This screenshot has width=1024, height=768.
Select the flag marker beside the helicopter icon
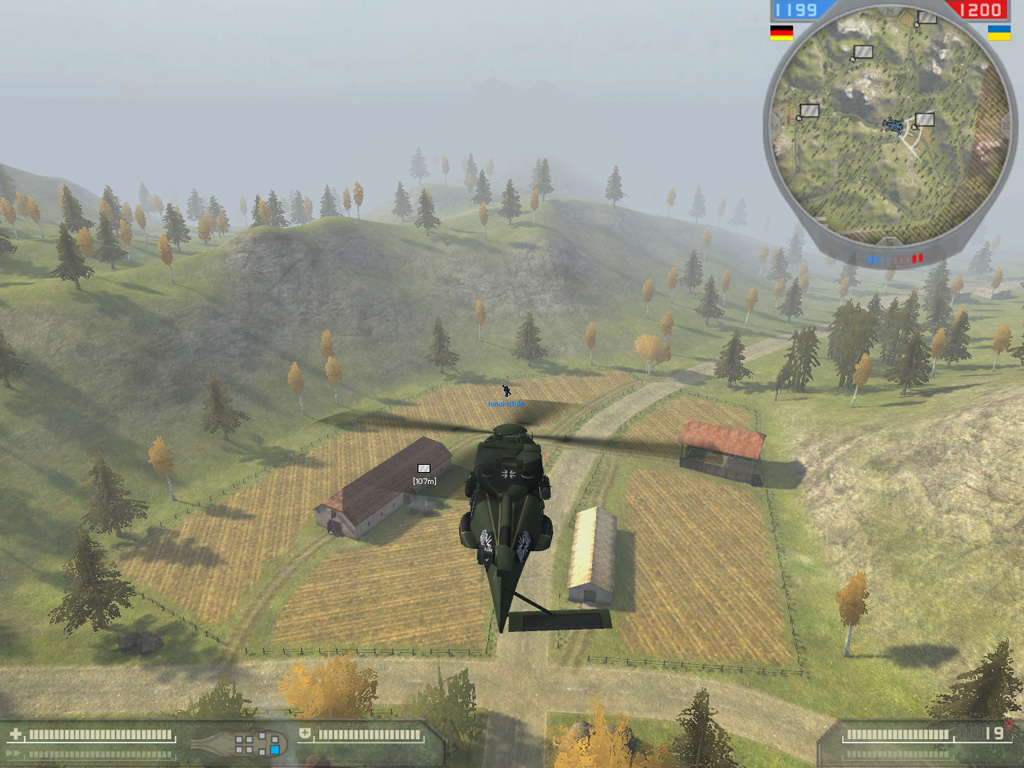(925, 119)
